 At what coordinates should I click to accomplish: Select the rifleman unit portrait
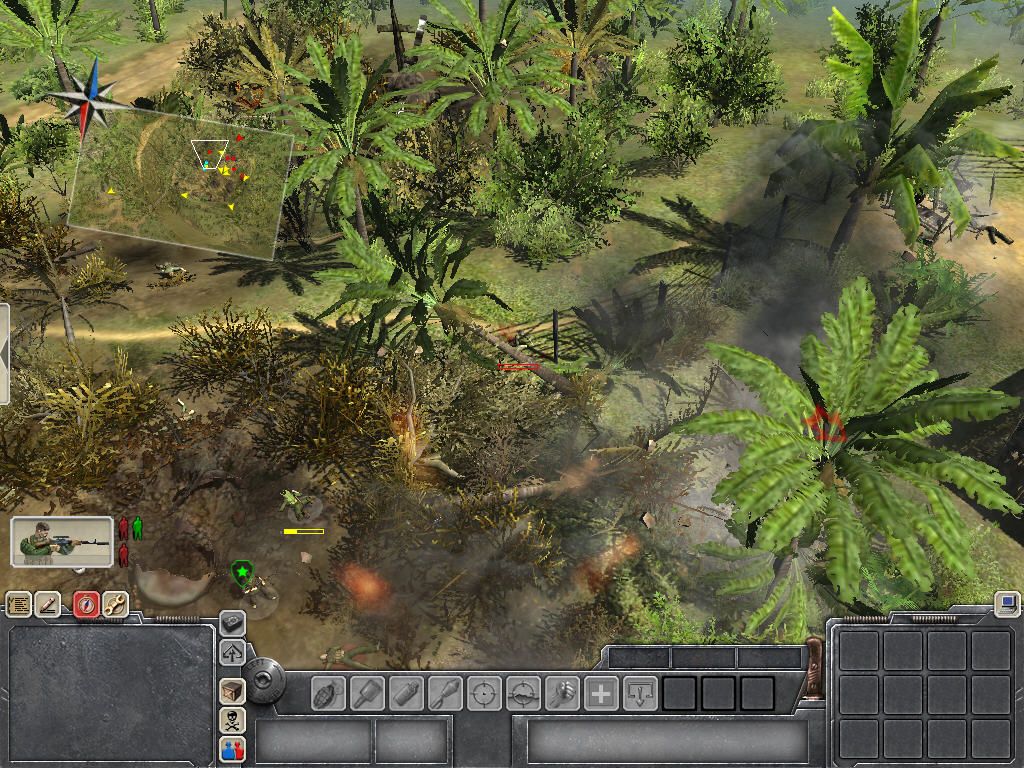pos(61,541)
